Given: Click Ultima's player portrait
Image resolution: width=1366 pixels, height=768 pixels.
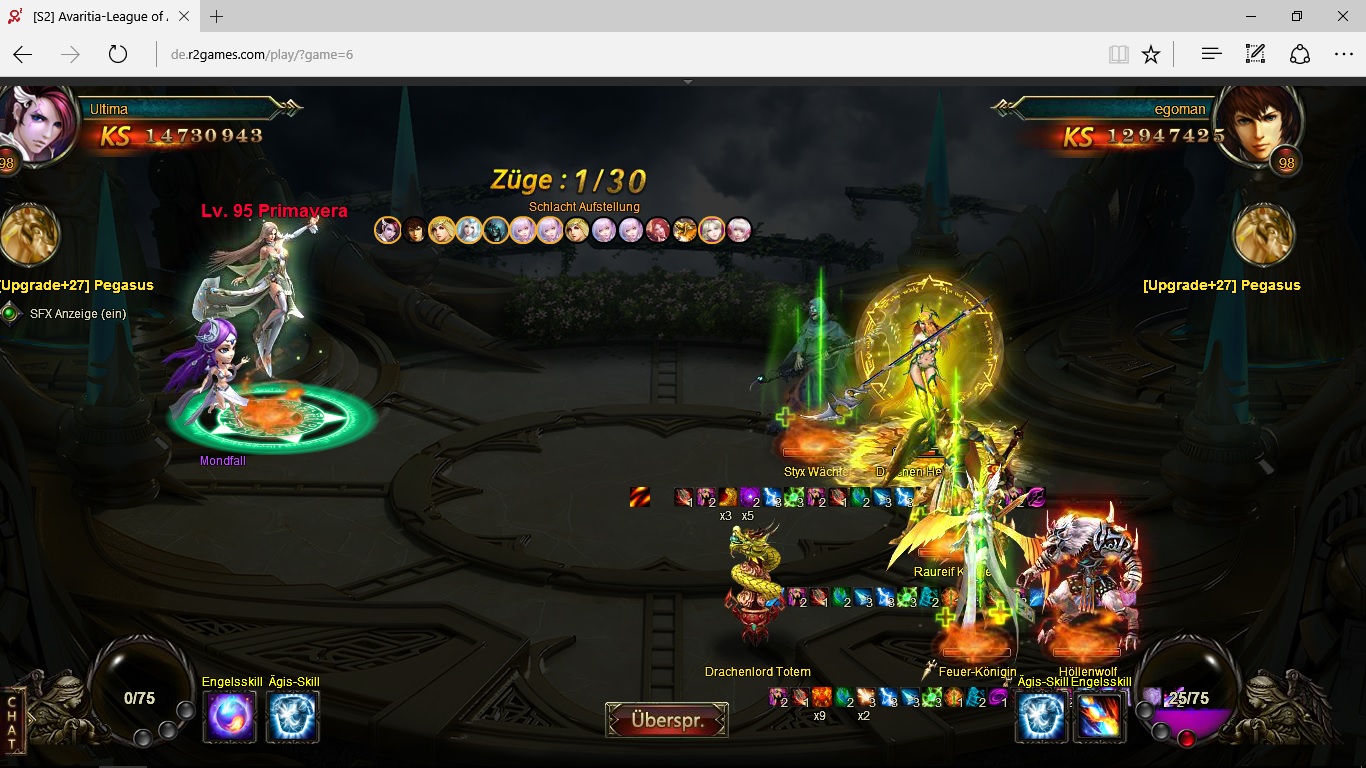Looking at the screenshot, I should click(x=38, y=123).
